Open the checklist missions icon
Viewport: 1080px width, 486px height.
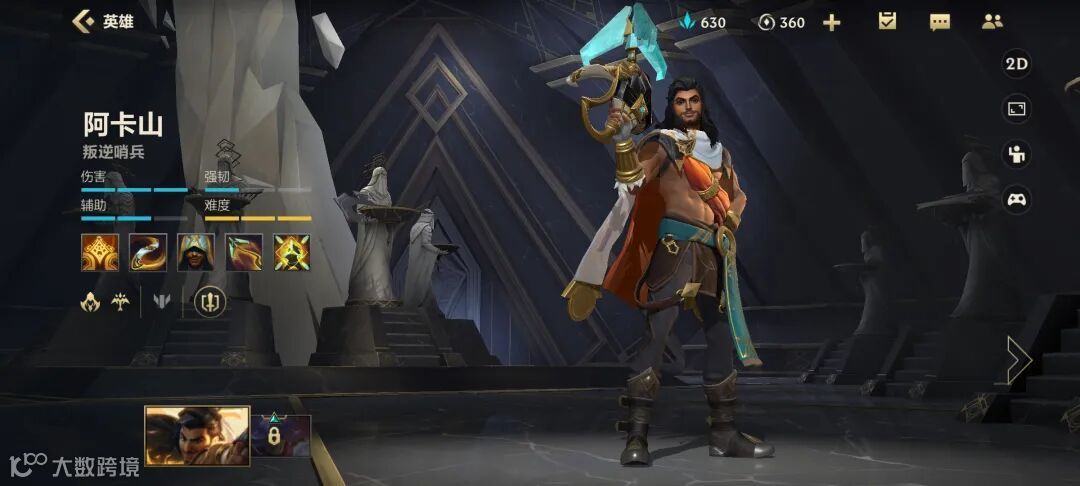[x=887, y=21]
